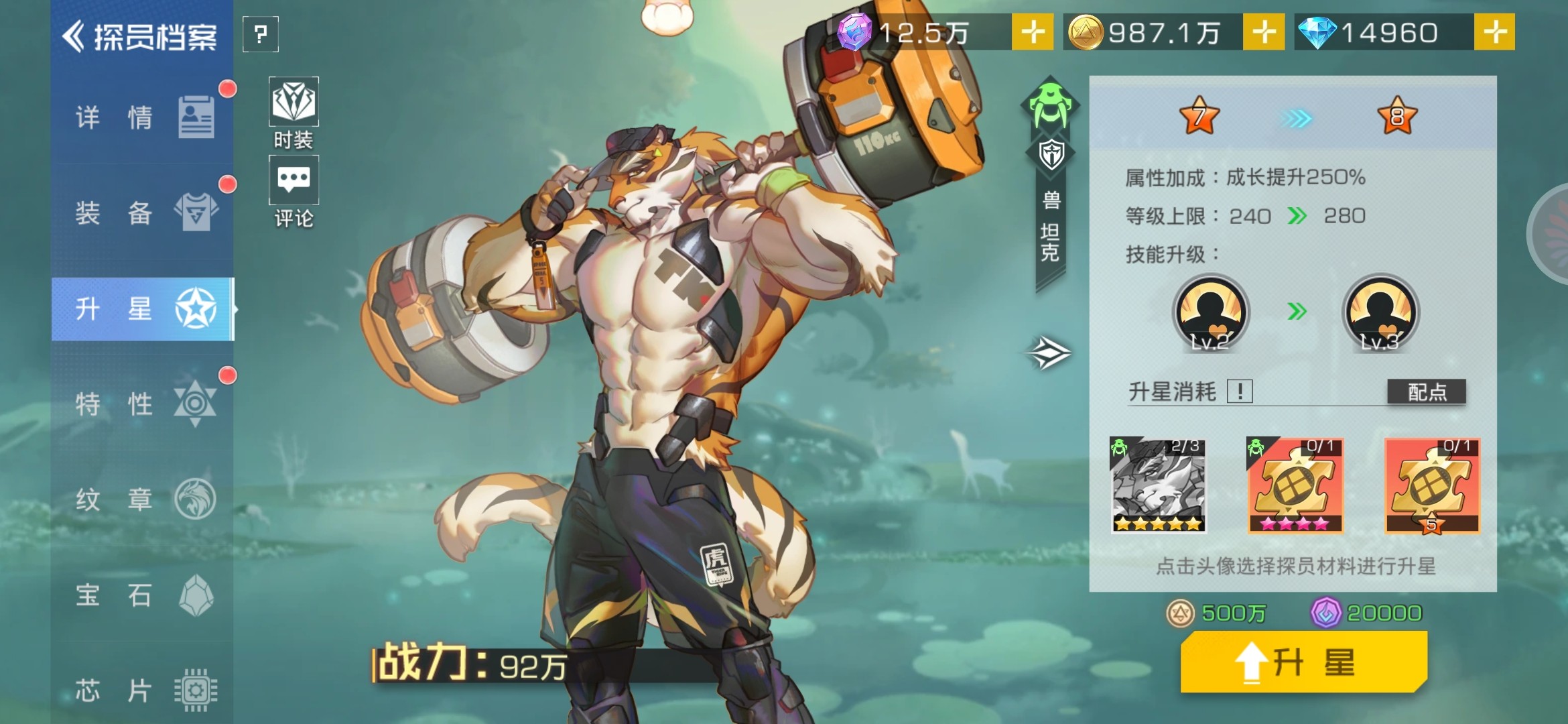The image size is (1568, 724).
Task: Open the question mark help button
Action: point(261,34)
